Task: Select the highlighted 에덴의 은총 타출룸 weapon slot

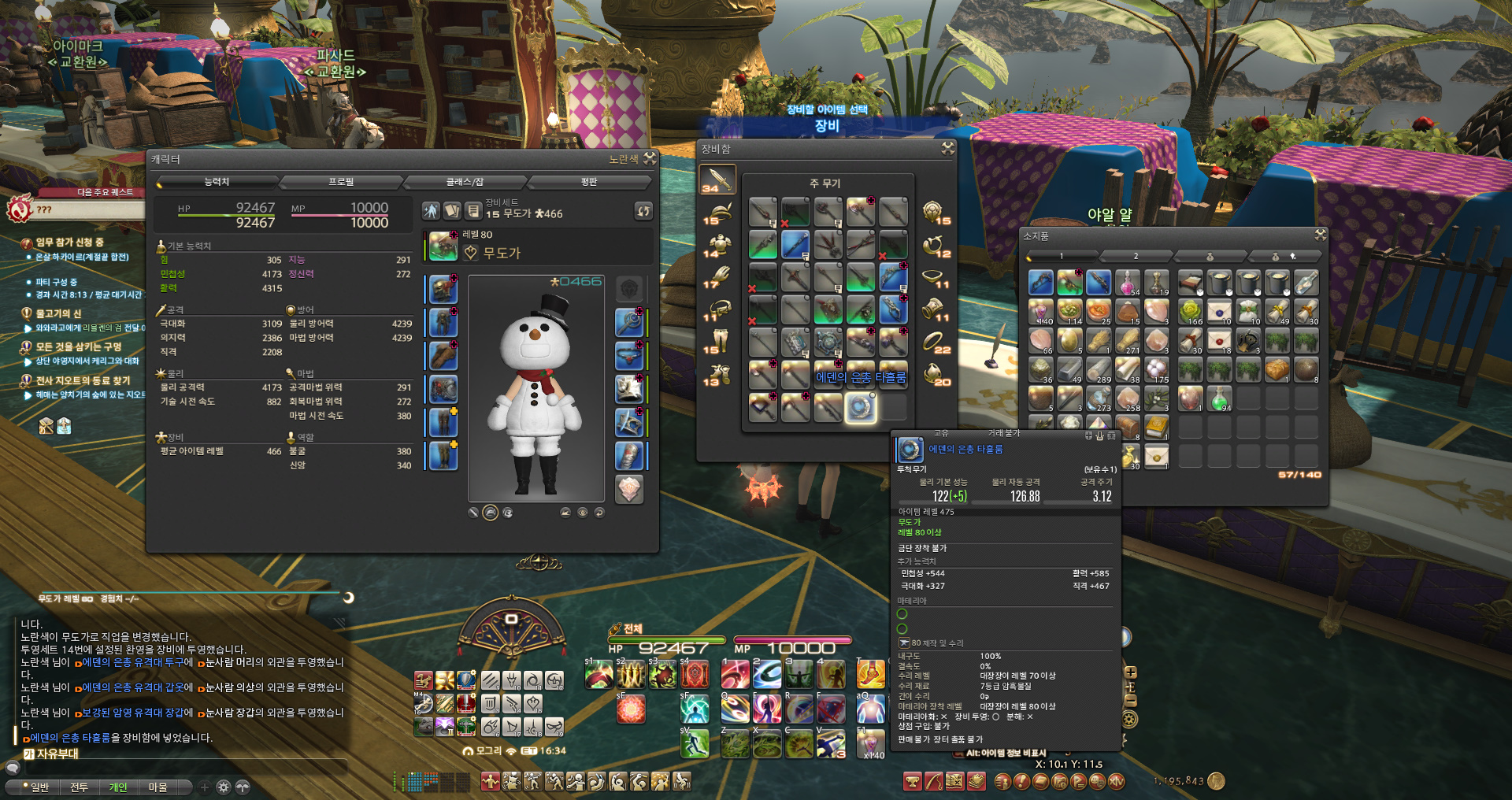Action: pos(860,407)
